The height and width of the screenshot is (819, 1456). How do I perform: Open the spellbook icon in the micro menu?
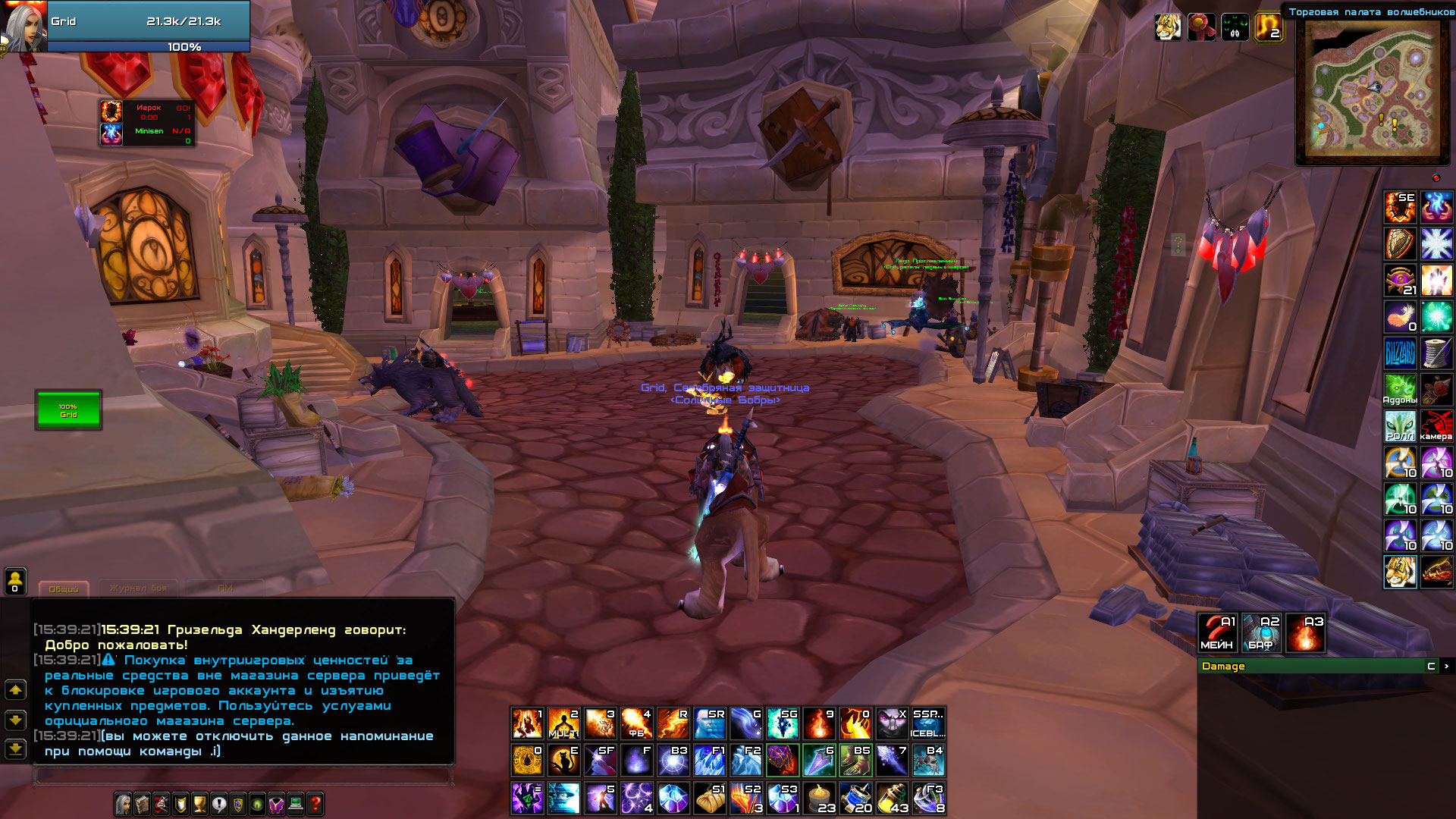click(x=142, y=805)
